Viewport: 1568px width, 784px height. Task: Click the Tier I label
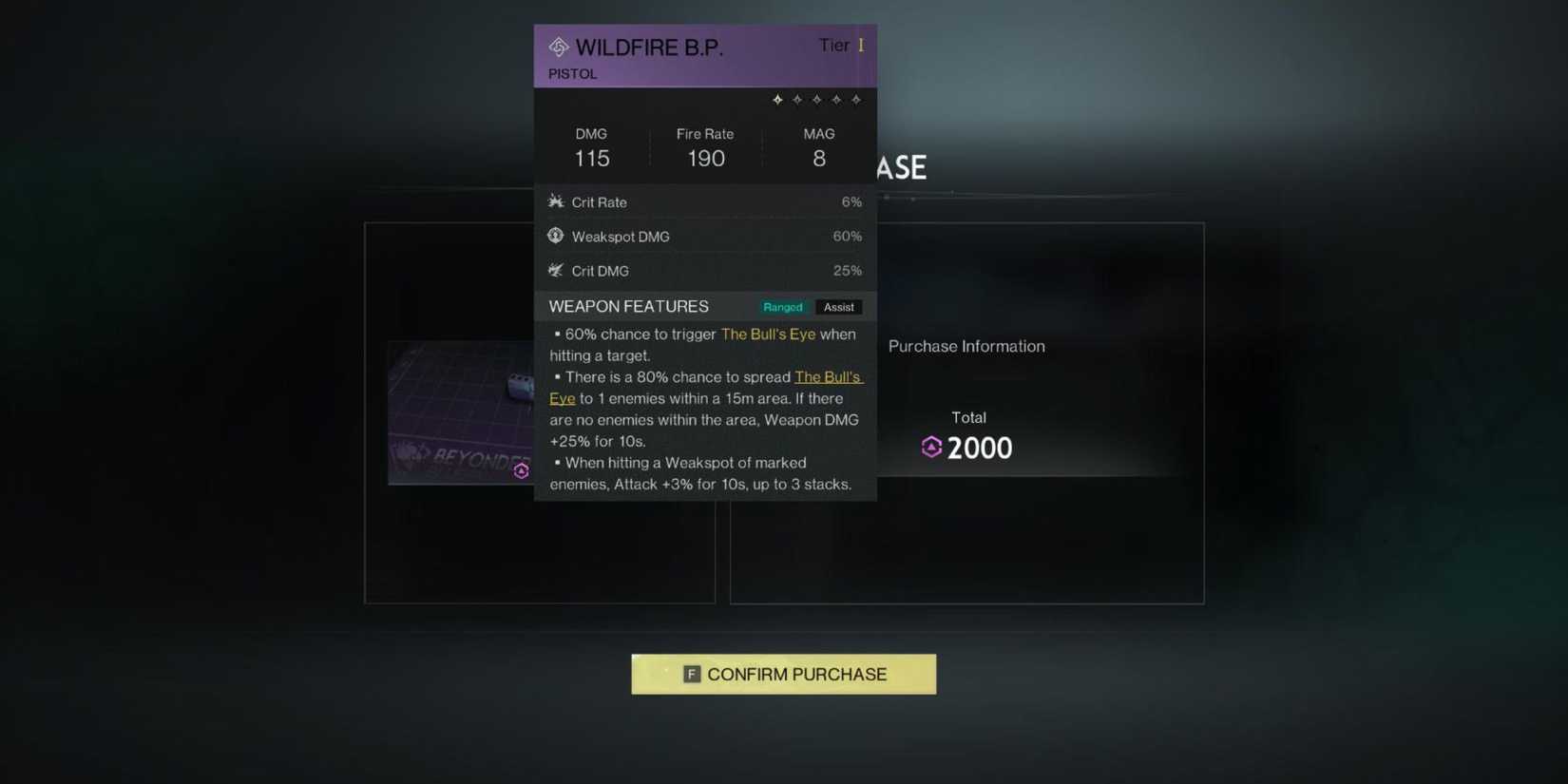click(840, 45)
